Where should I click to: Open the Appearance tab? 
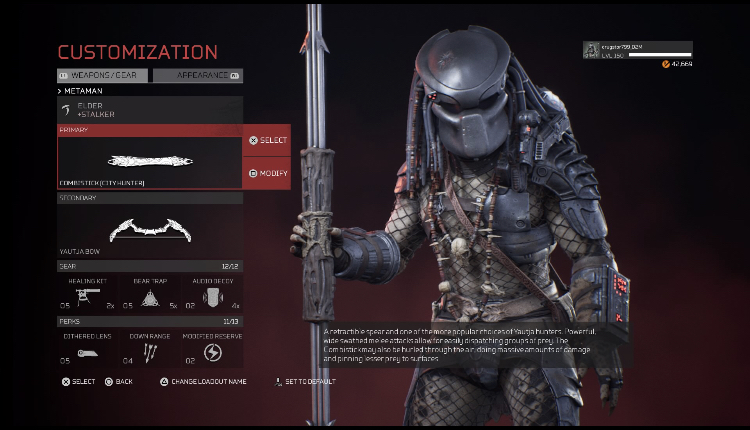click(197, 75)
